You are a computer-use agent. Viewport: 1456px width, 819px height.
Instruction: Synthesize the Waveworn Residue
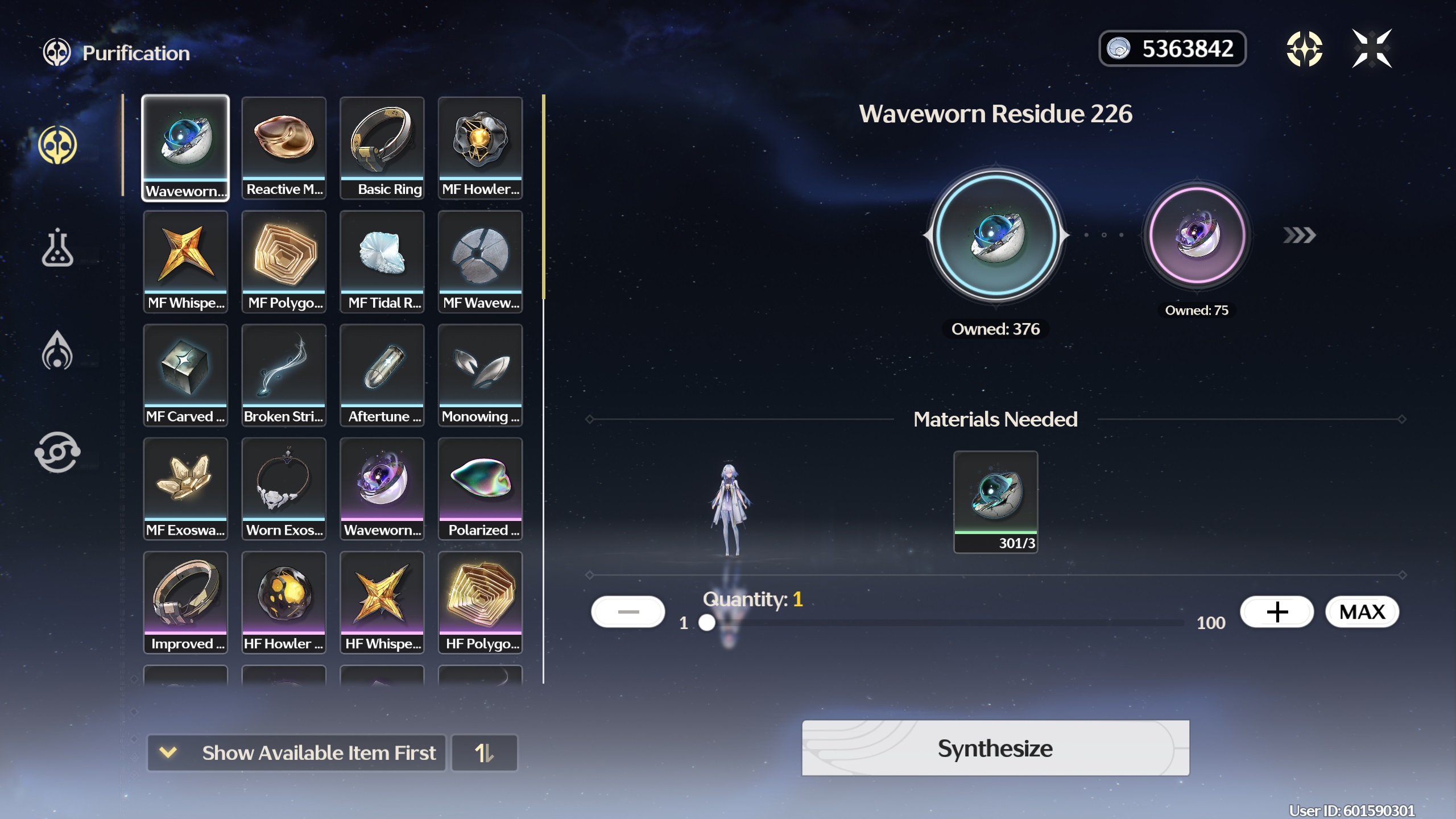[x=995, y=748]
